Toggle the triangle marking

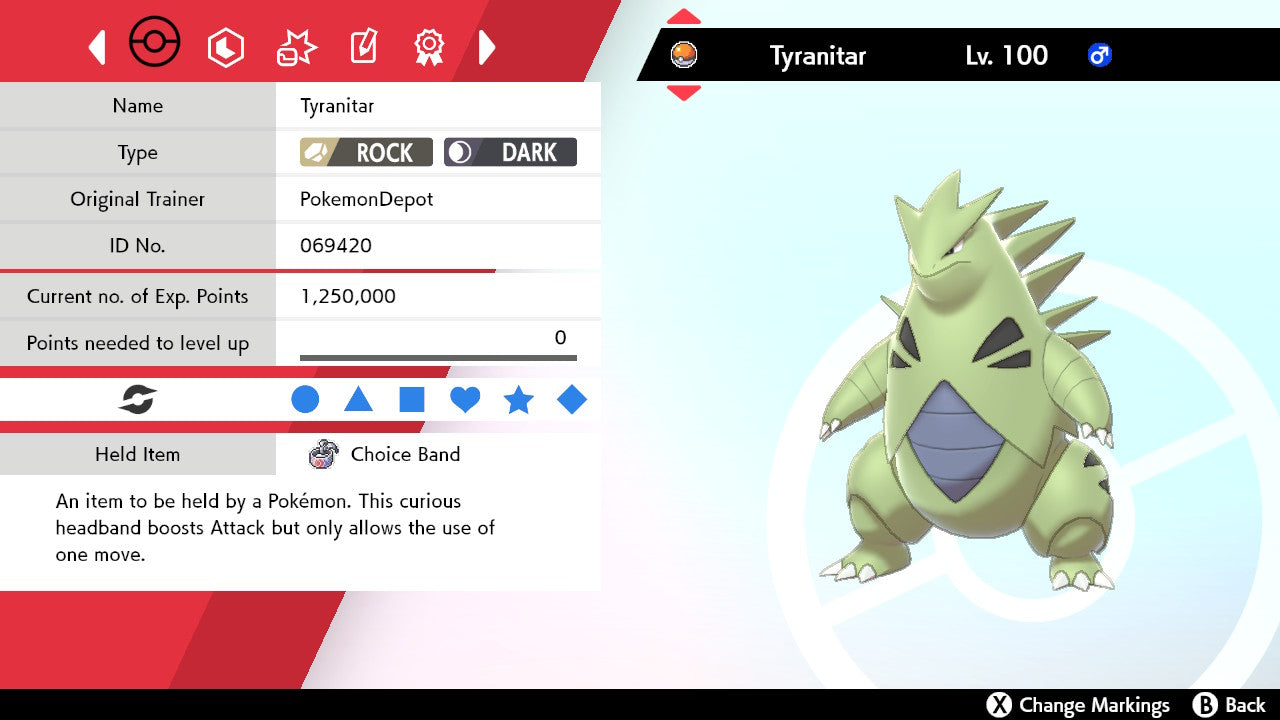(x=358, y=400)
